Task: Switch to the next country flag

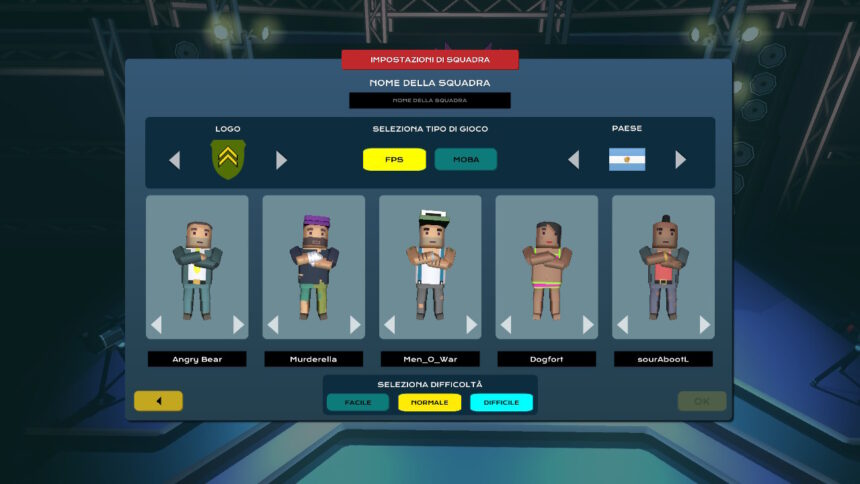Action: [x=680, y=160]
